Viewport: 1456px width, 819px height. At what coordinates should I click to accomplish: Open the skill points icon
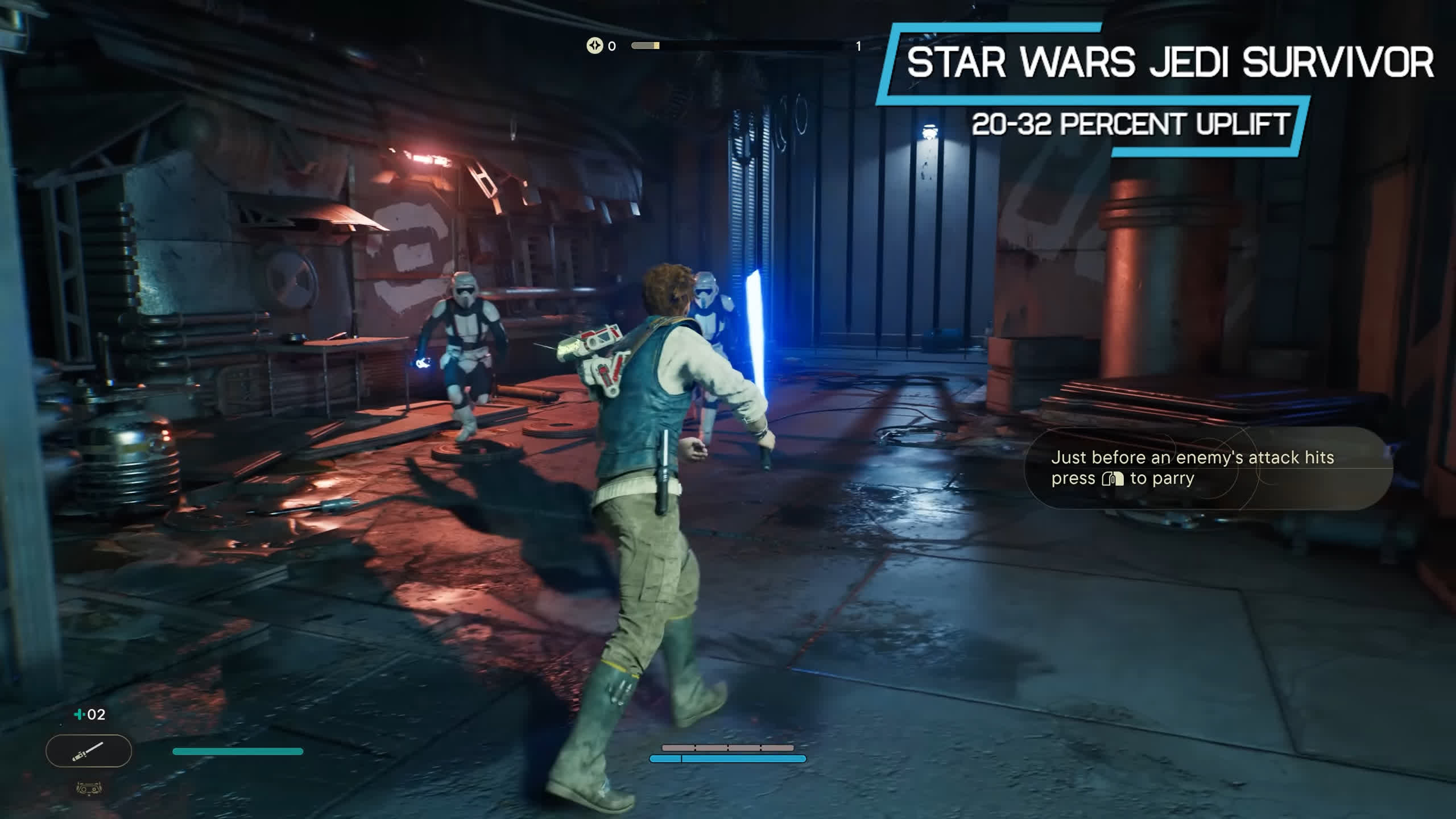(x=594, y=45)
